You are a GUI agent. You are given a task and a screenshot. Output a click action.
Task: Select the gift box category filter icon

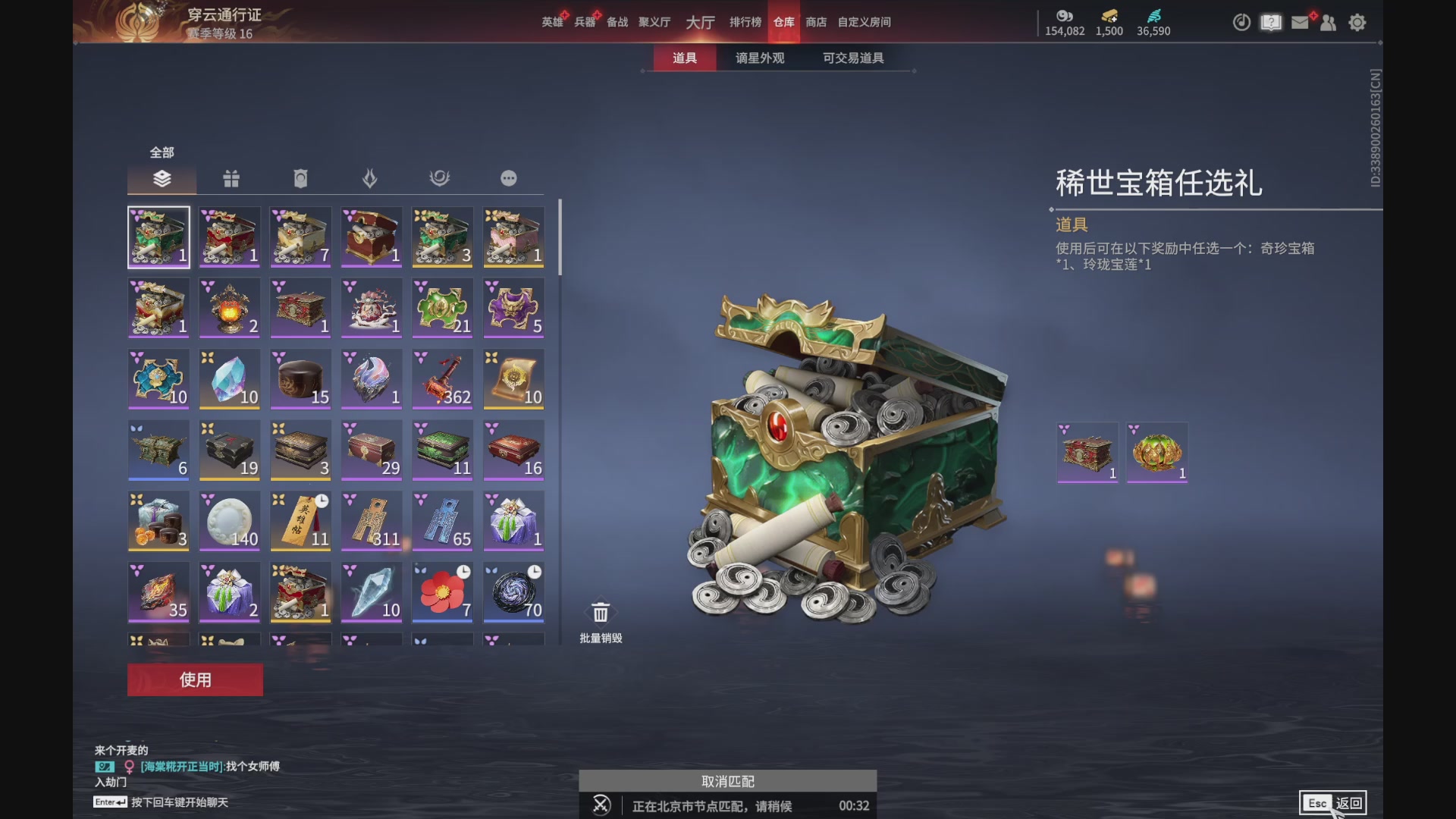tap(231, 179)
